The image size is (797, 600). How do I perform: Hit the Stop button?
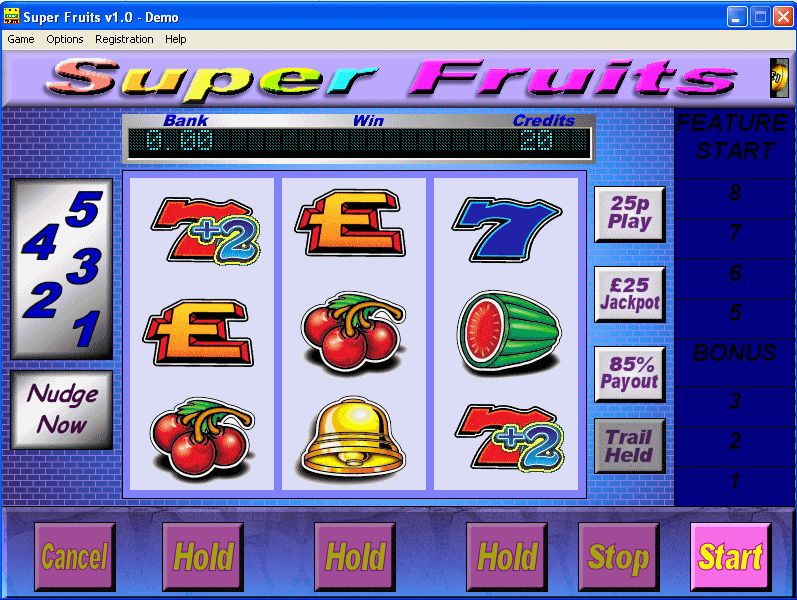pyautogui.click(x=618, y=556)
